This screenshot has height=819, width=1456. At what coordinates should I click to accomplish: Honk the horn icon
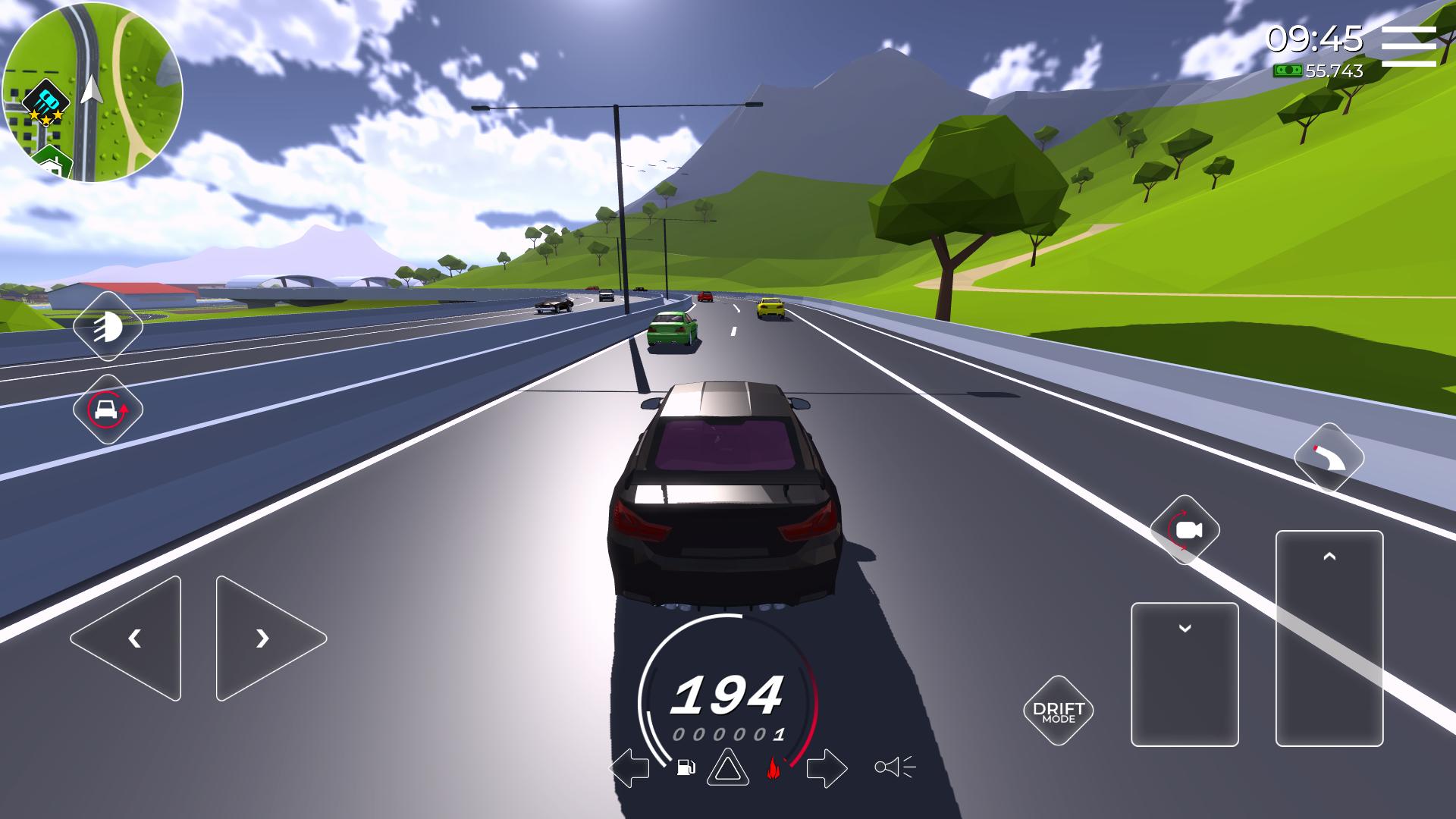click(x=894, y=767)
